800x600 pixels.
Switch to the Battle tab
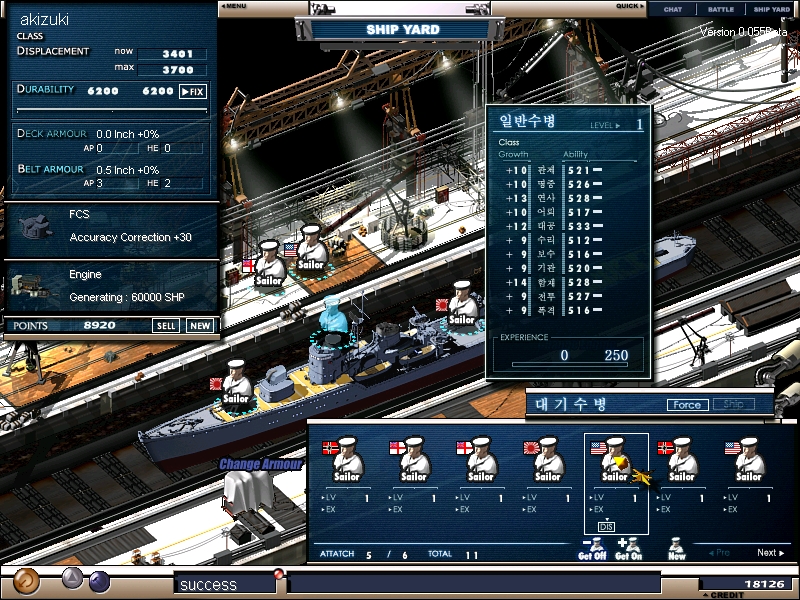(720, 9)
